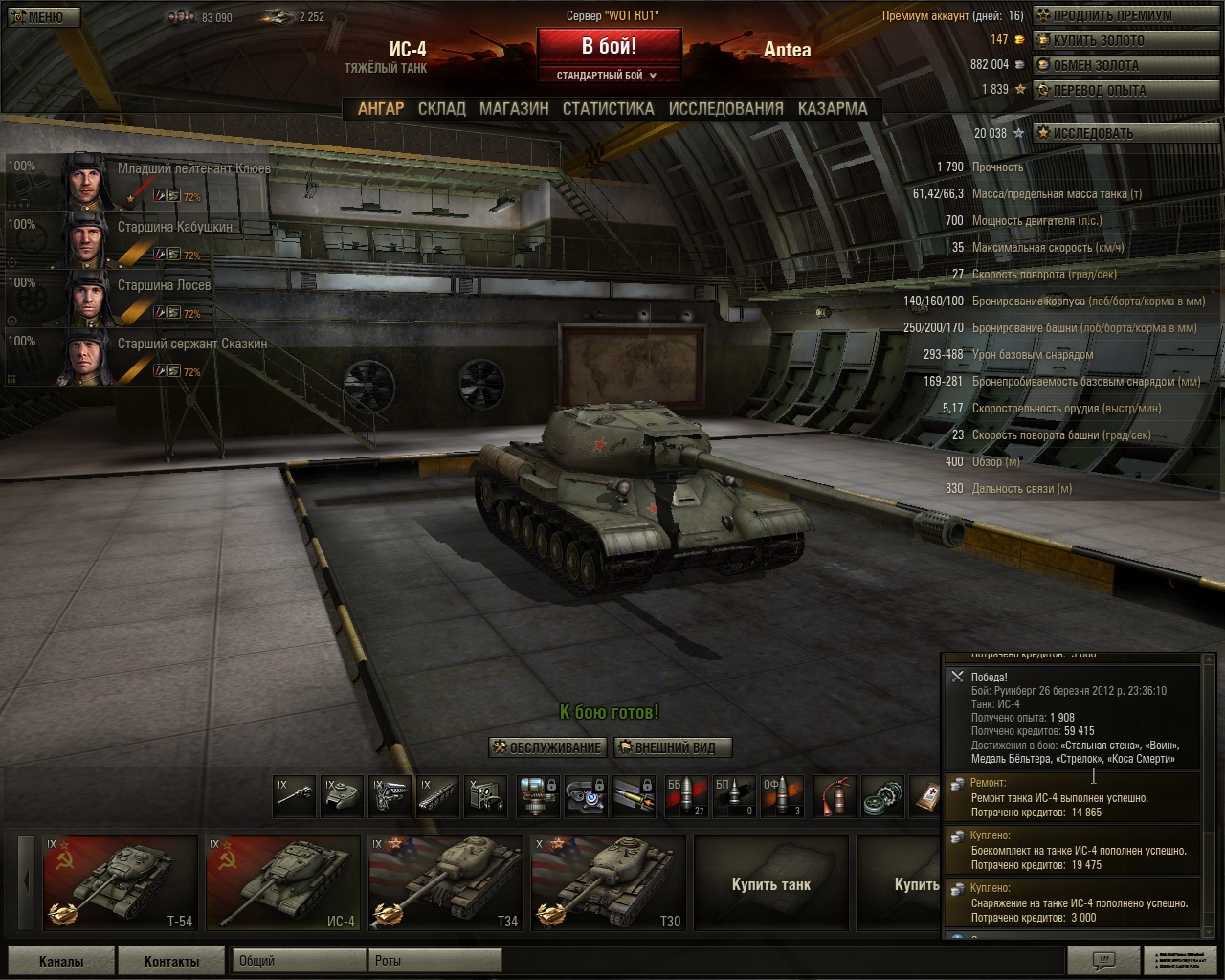Viewport: 1225px width, 980px height.
Task: Open the Контакты list
Action: [x=172, y=961]
